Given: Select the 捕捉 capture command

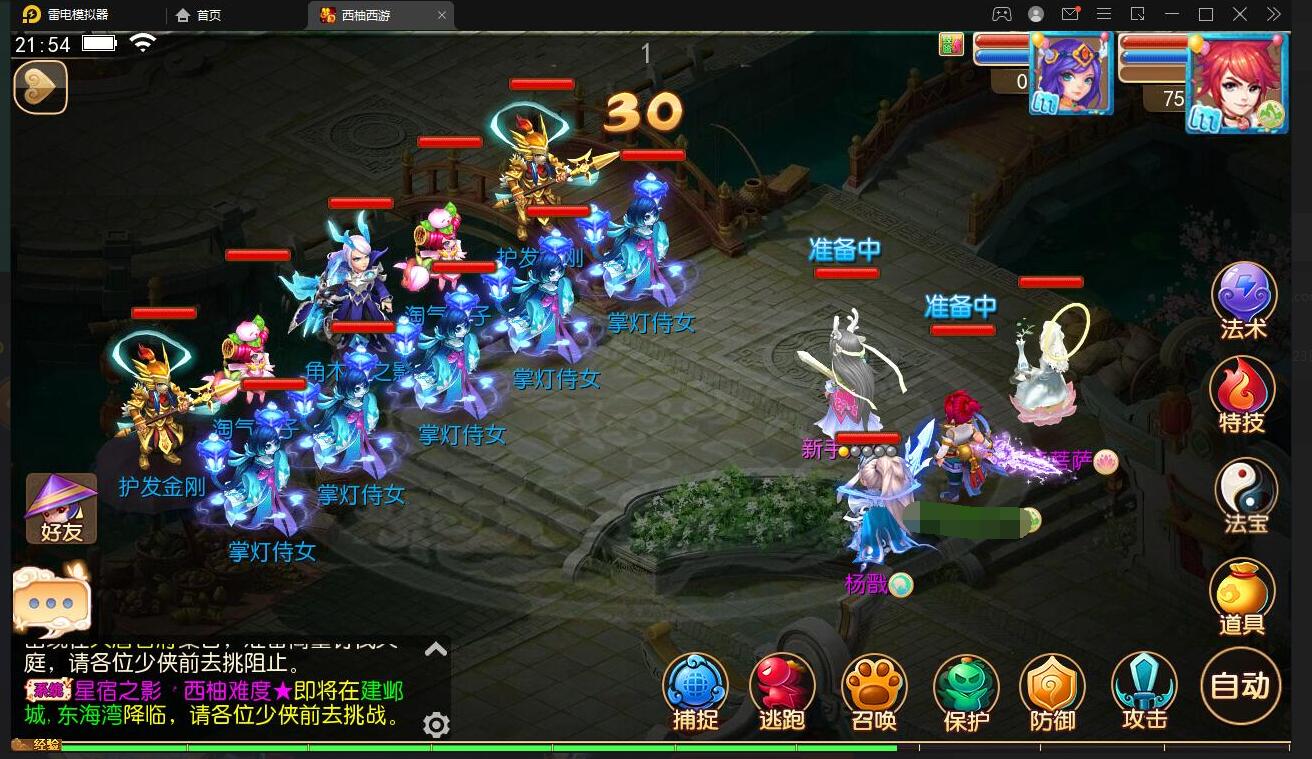Looking at the screenshot, I should pyautogui.click(x=695, y=691).
